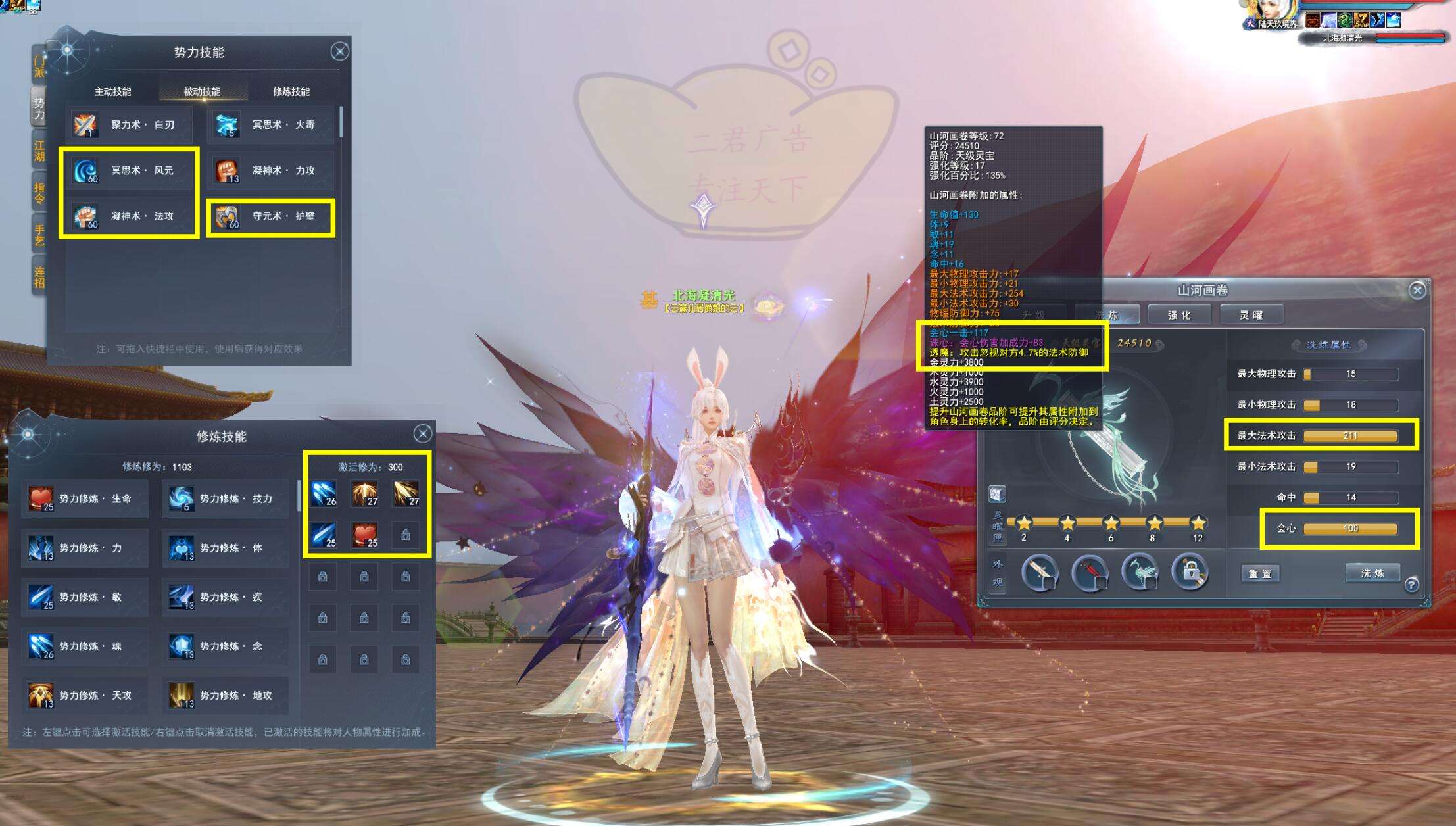This screenshot has width=1456, height=826.
Task: Open the 灵曜 tab
Action: point(1251,315)
